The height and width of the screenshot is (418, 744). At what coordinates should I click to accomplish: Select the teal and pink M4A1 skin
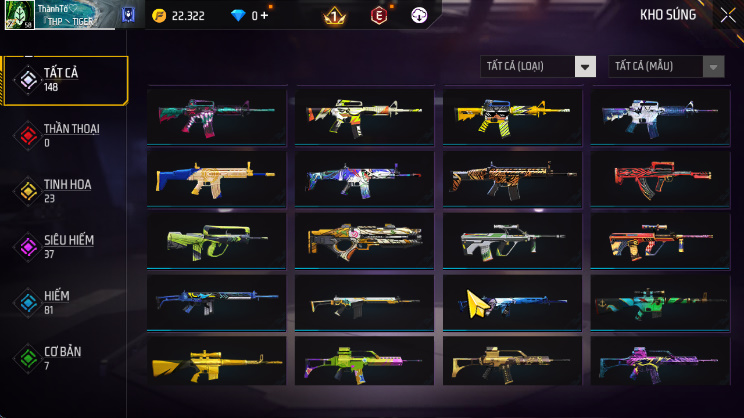pos(216,115)
